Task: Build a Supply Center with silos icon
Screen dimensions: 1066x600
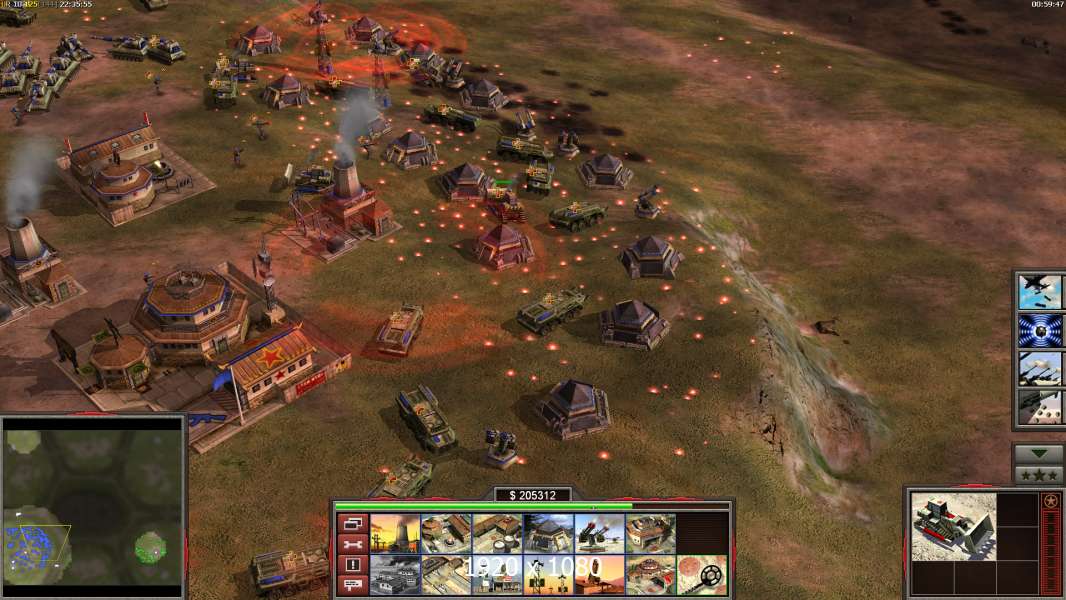Action: [497, 534]
